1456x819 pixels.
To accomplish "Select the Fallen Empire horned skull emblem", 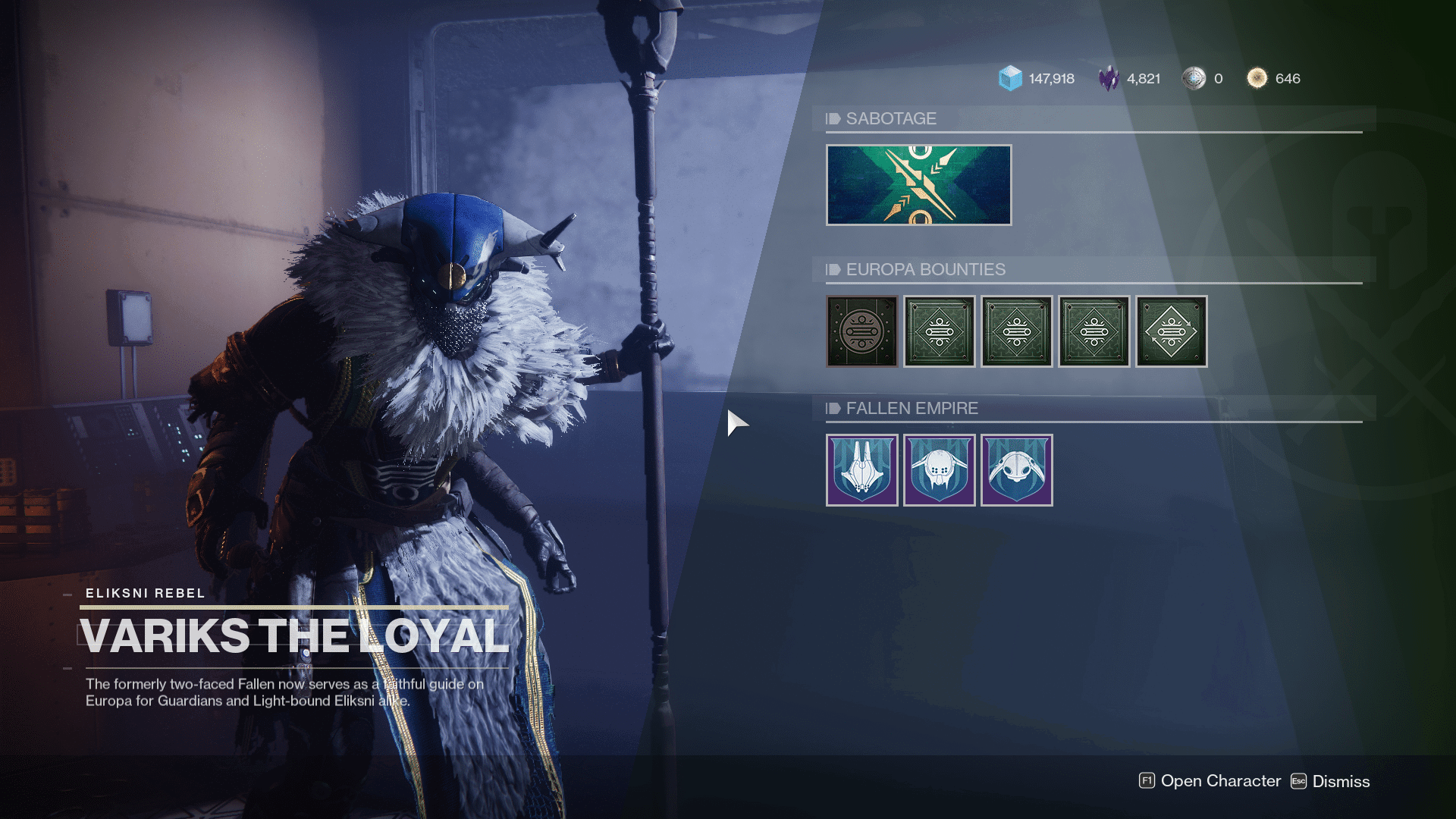I will point(940,470).
